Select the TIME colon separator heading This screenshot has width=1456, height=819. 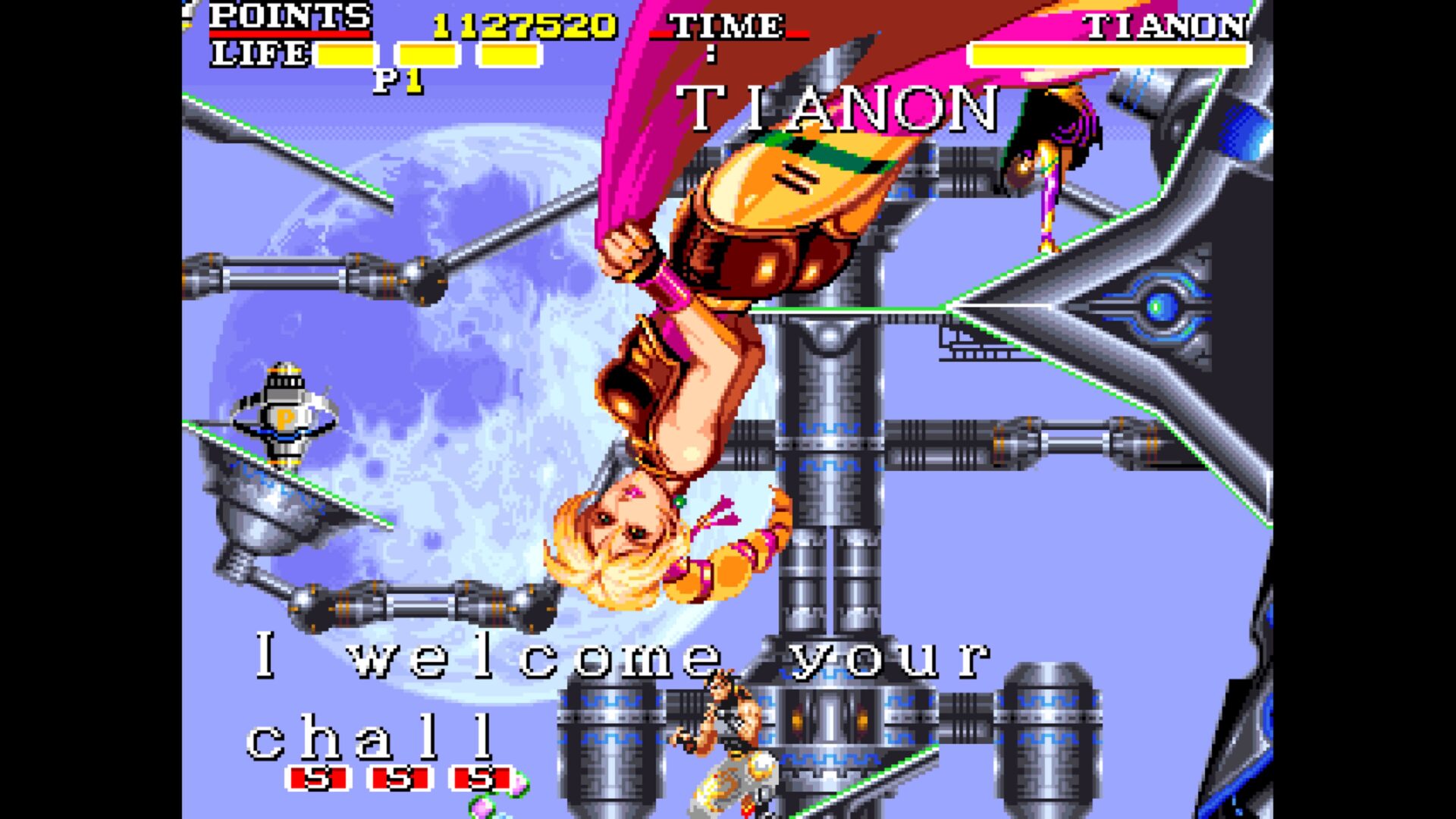coord(713,53)
